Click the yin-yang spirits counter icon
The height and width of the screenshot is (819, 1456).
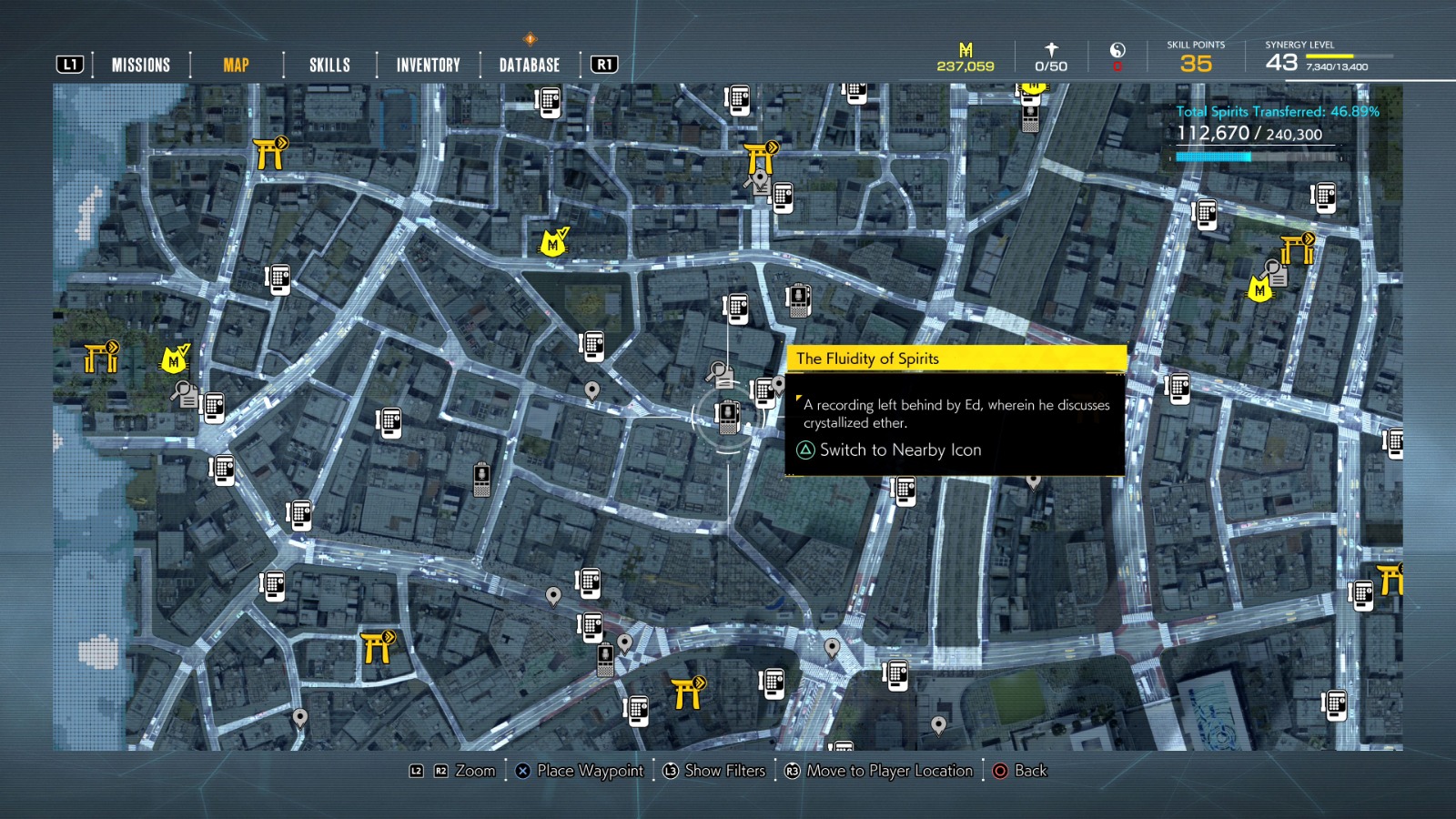[1117, 52]
